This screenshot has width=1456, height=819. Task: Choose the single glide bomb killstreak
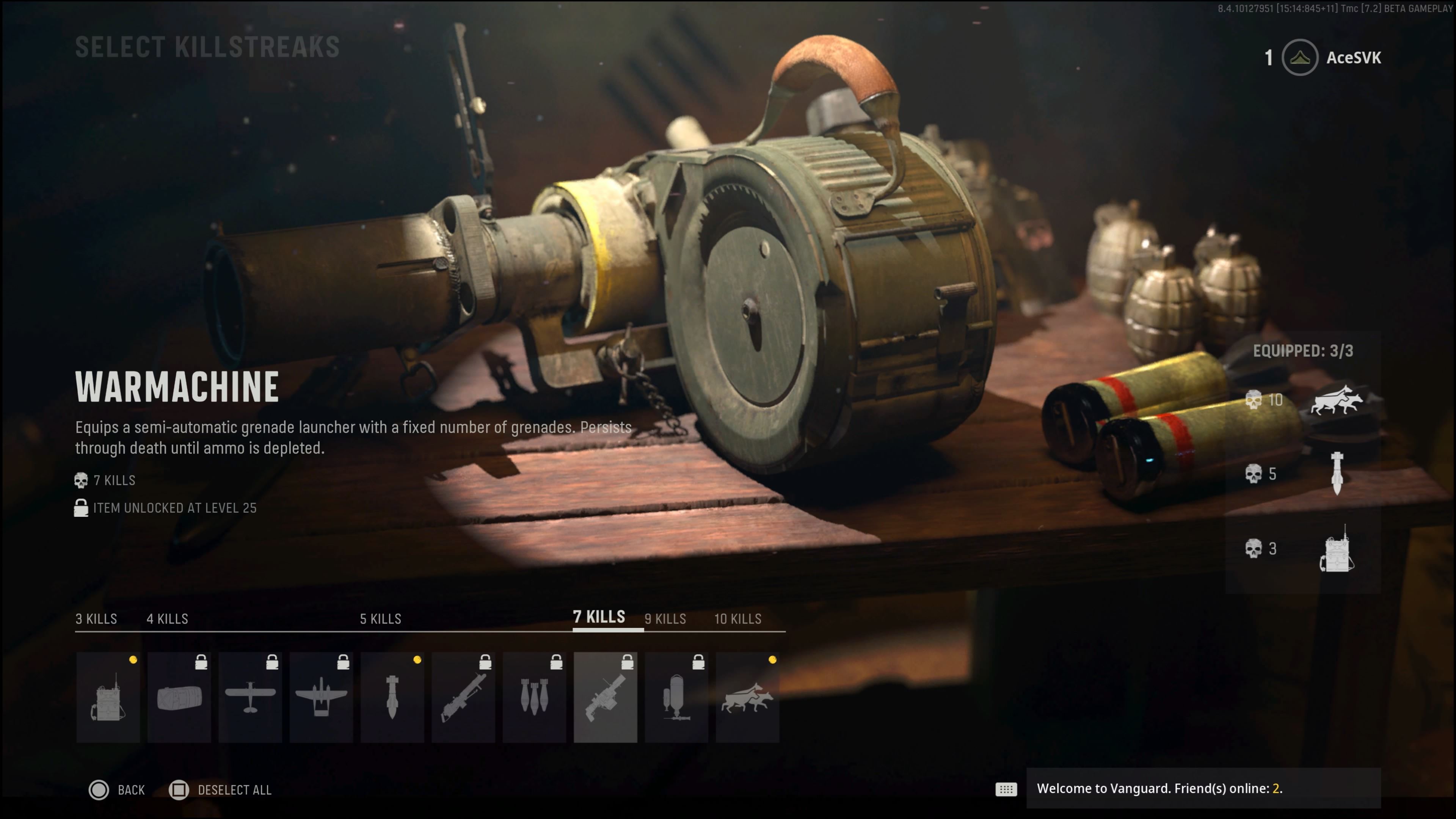pos(392,697)
